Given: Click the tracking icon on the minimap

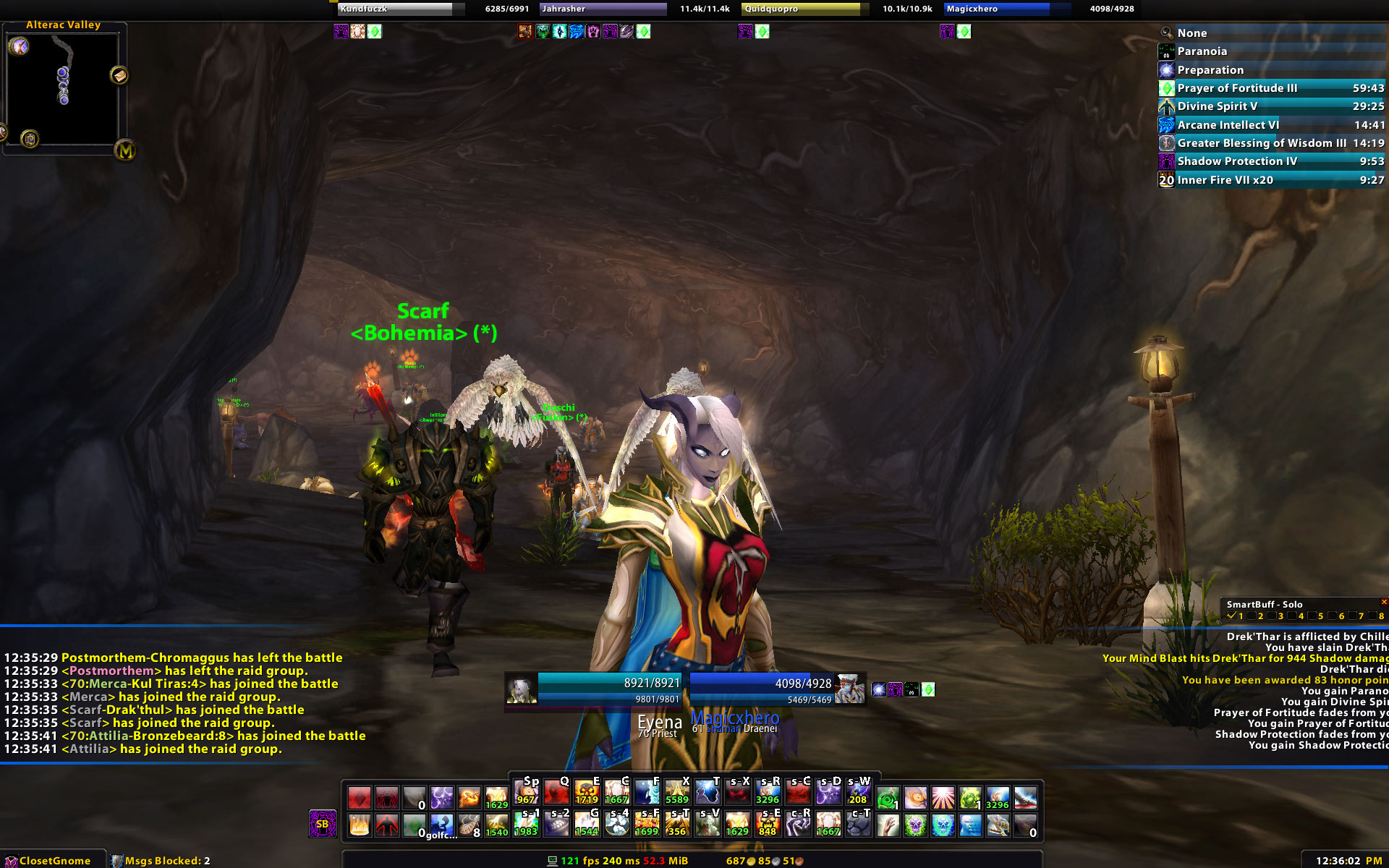Looking at the screenshot, I should [x=19, y=47].
